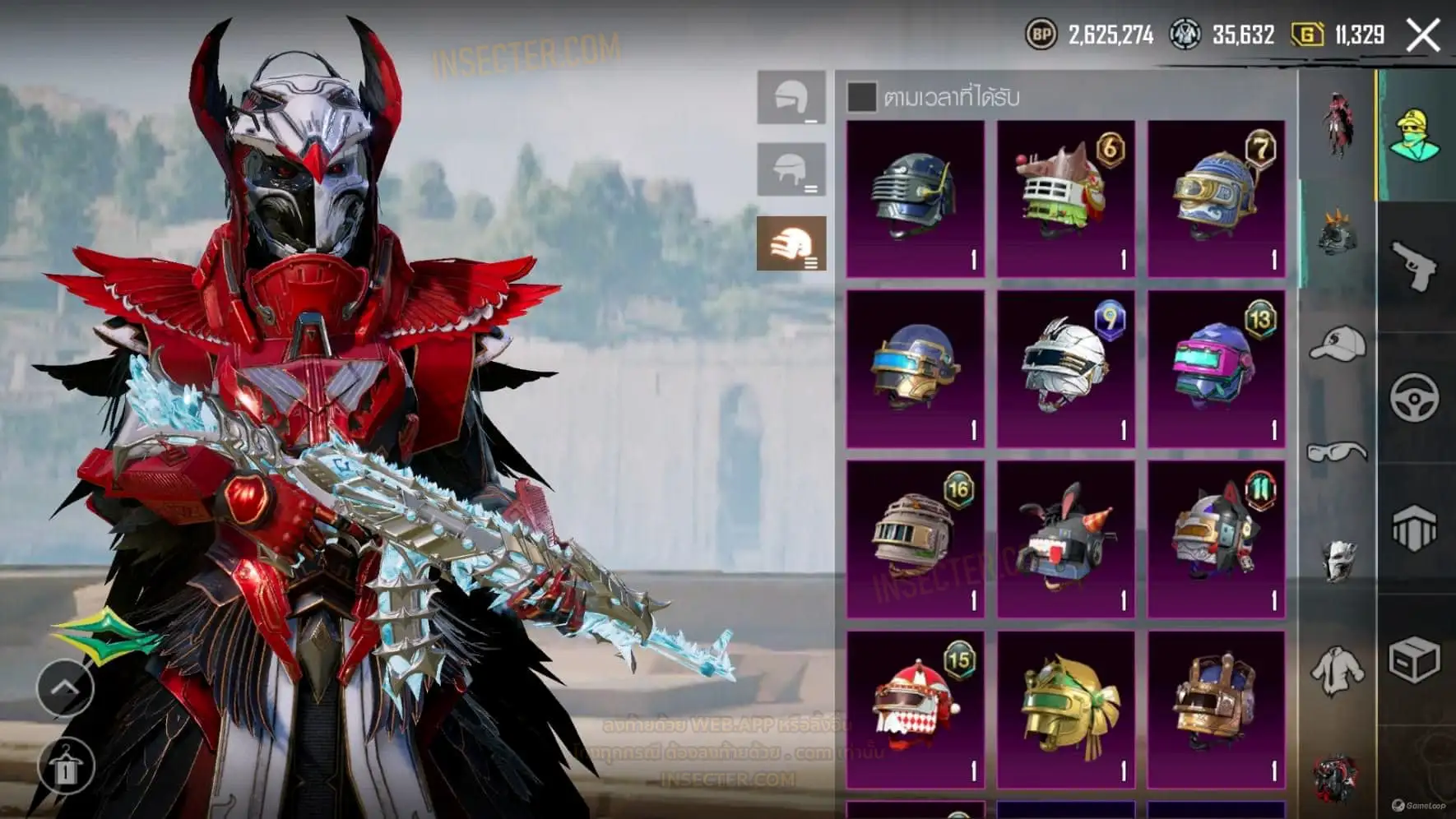
Task: Click the wardrobe hanger button
Action: 65,766
